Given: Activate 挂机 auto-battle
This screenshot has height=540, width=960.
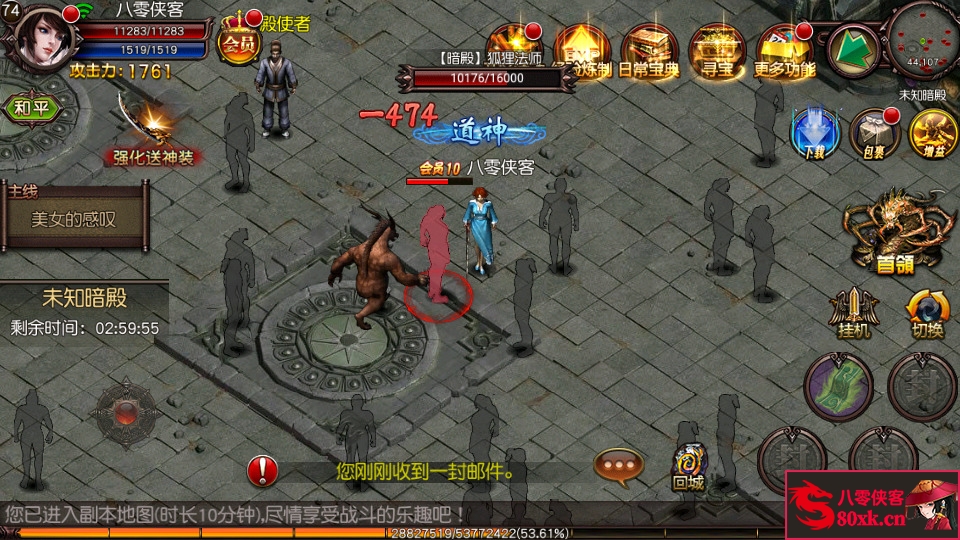Looking at the screenshot, I should point(853,312).
